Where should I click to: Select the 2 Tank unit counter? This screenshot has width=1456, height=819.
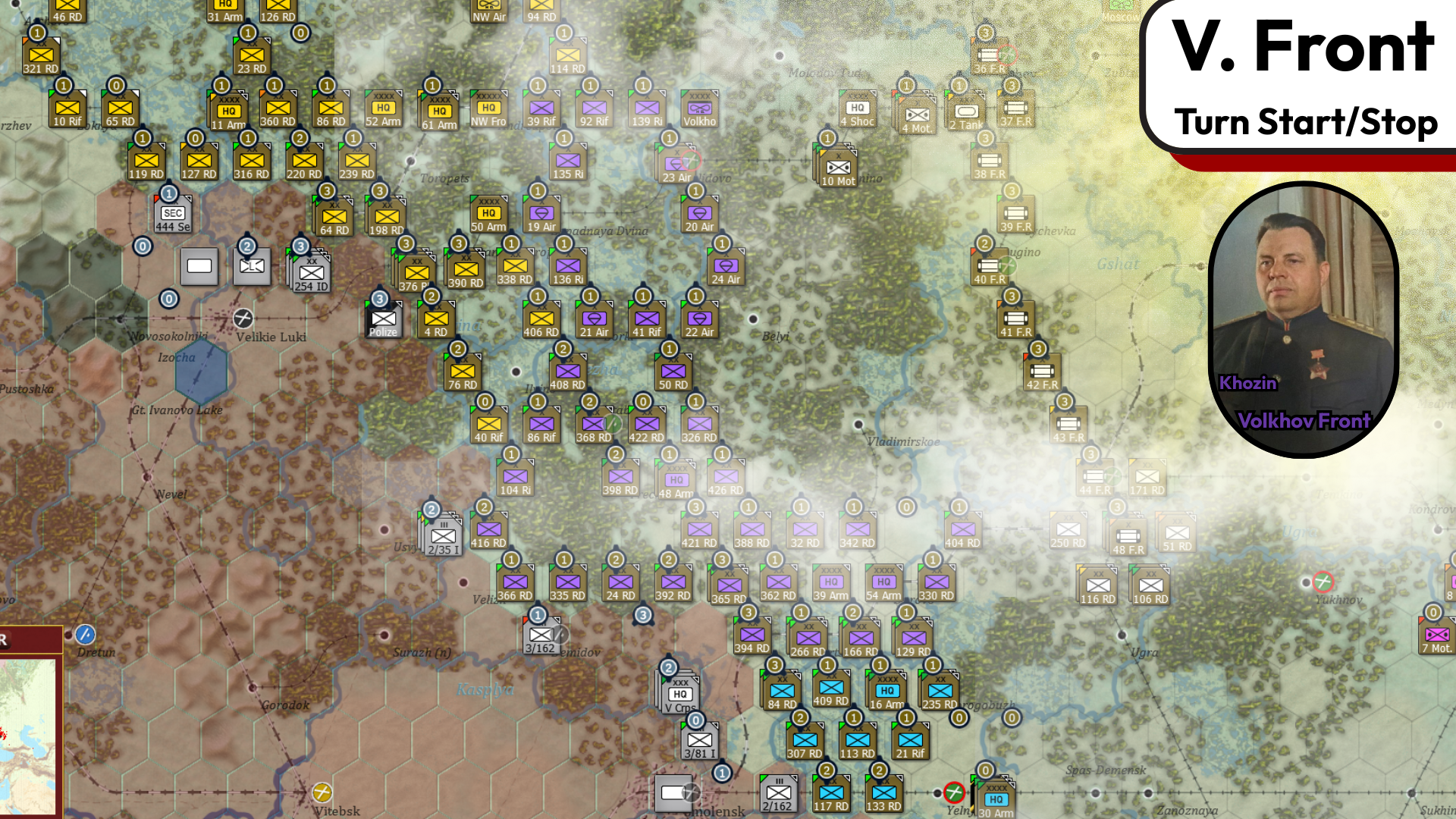[966, 113]
